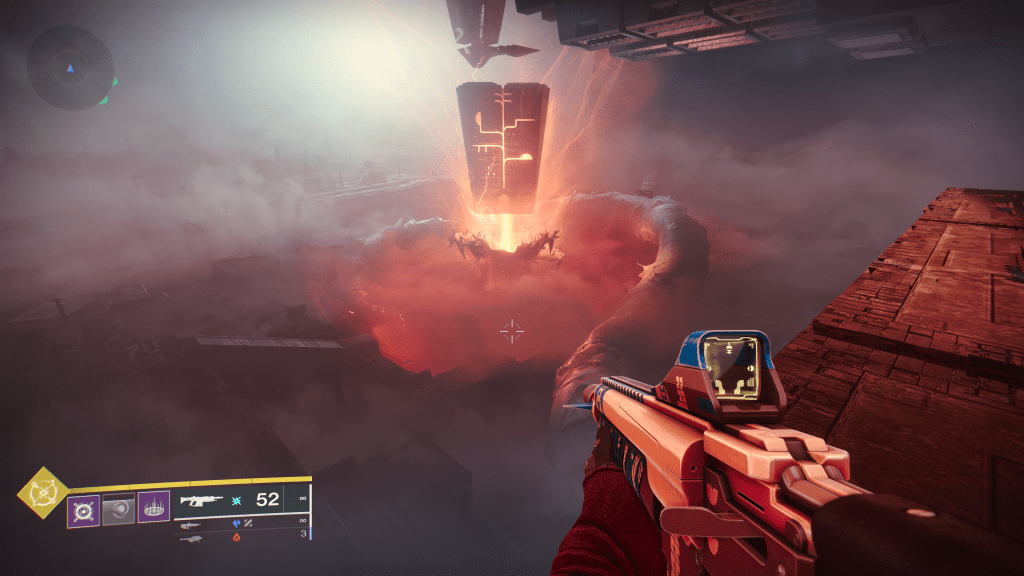
Task: Select the purple grenade ability icon
Action: [x=83, y=509]
